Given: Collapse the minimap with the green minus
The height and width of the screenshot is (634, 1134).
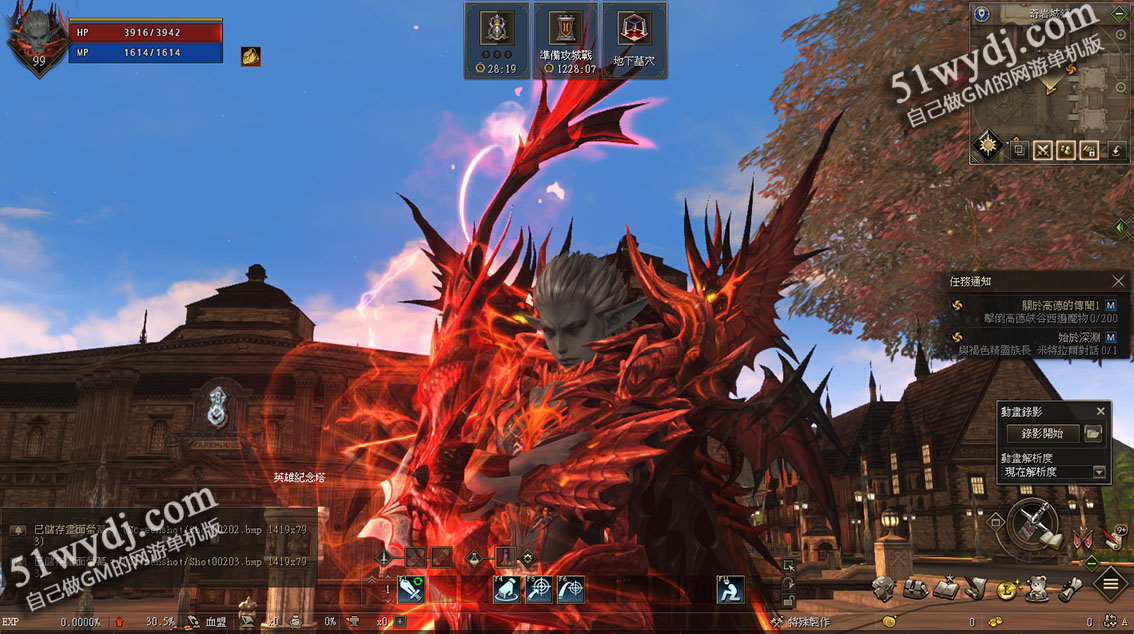Looking at the screenshot, I should pyautogui.click(x=1120, y=14).
